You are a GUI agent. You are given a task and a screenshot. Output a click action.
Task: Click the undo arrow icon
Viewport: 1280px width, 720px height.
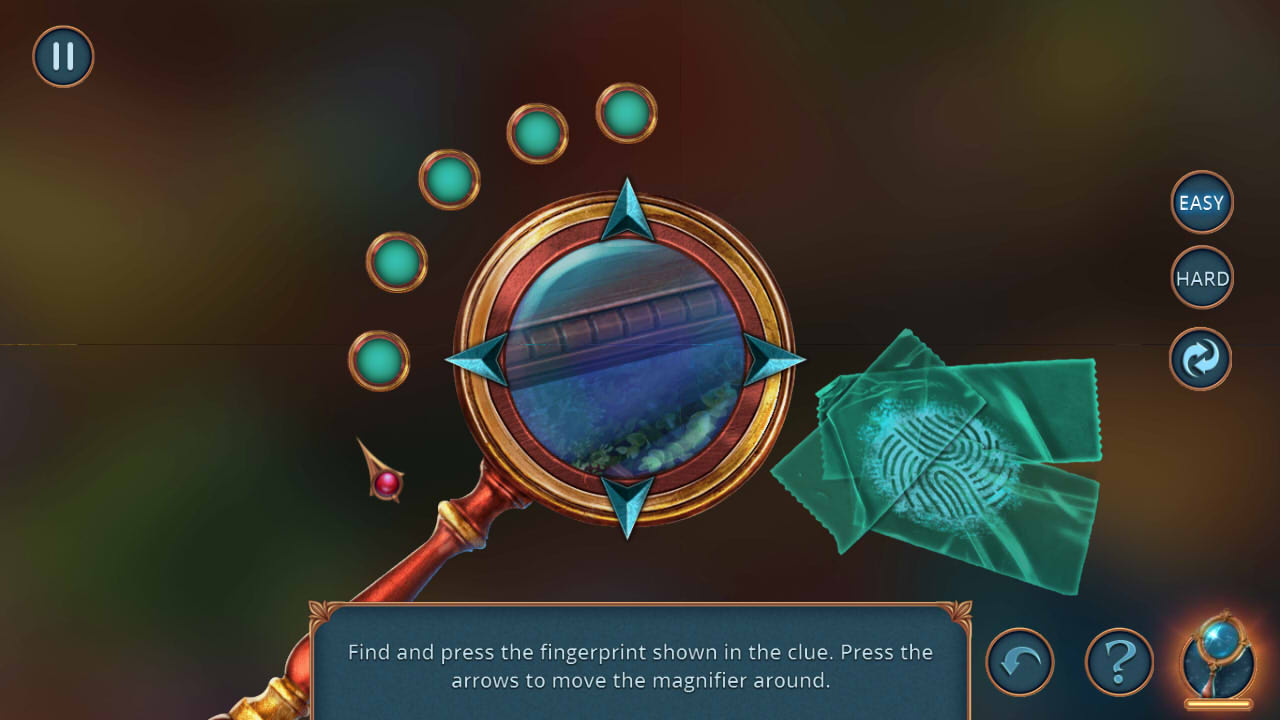1019,661
